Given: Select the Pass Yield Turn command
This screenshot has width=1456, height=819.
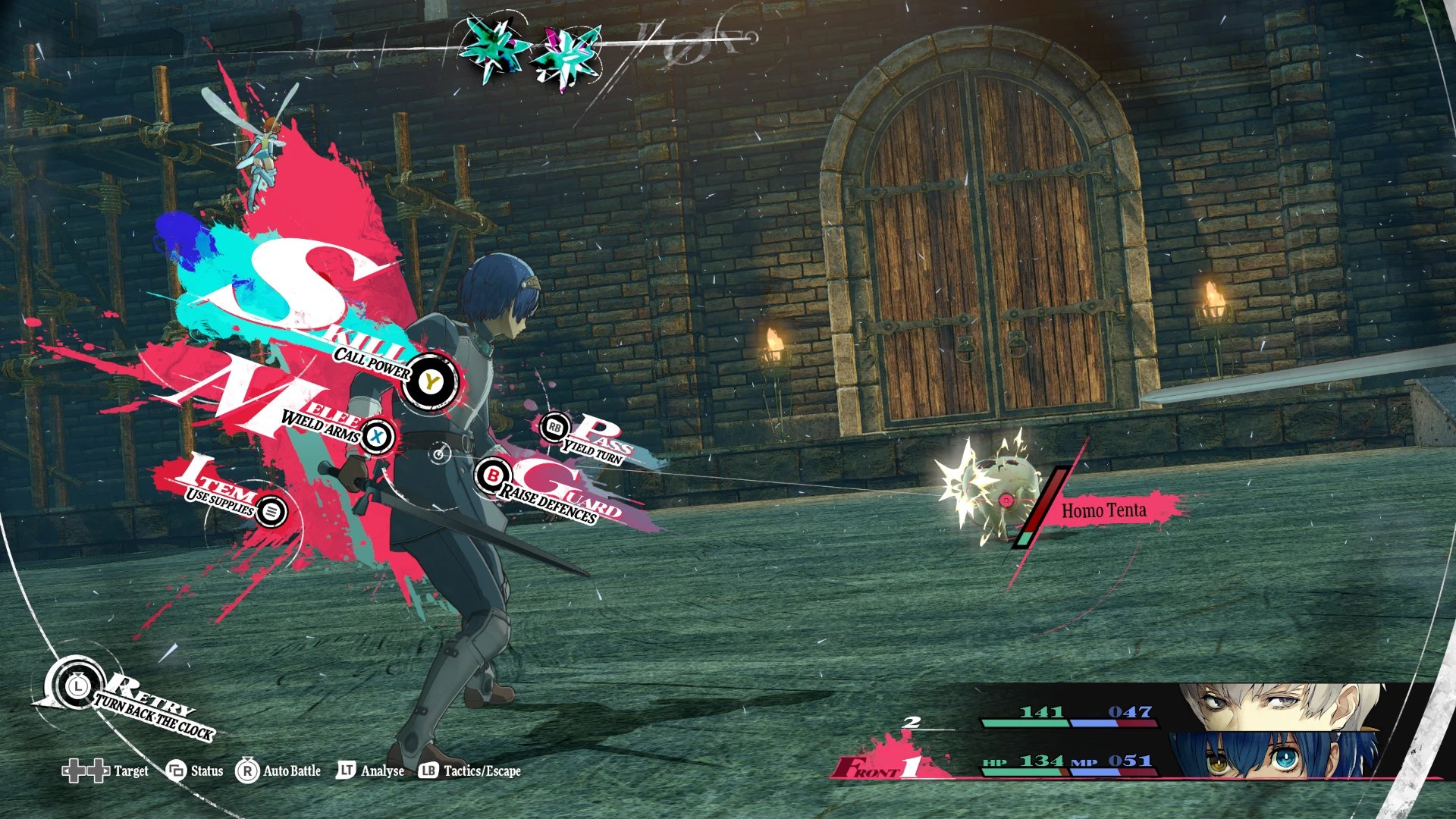Looking at the screenshot, I should point(555,428).
